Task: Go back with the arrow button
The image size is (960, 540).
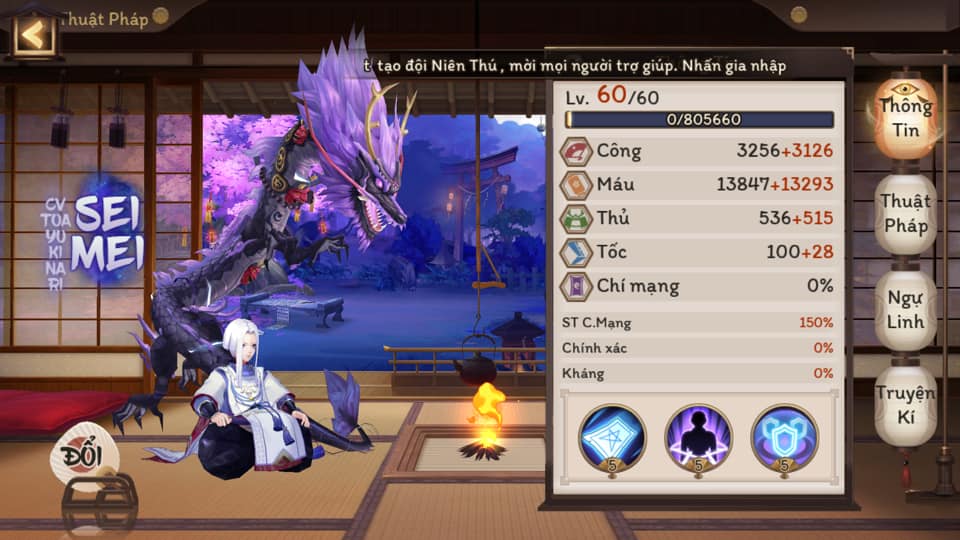Action: tap(34, 34)
